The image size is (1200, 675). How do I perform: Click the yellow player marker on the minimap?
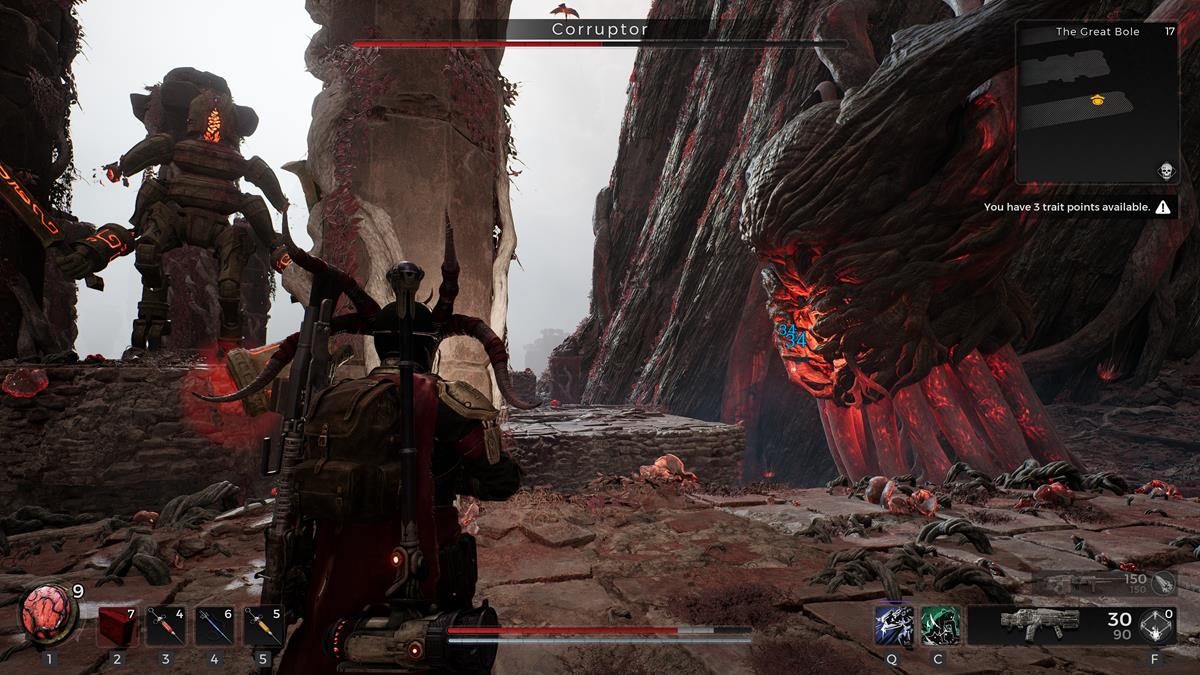(x=1097, y=99)
